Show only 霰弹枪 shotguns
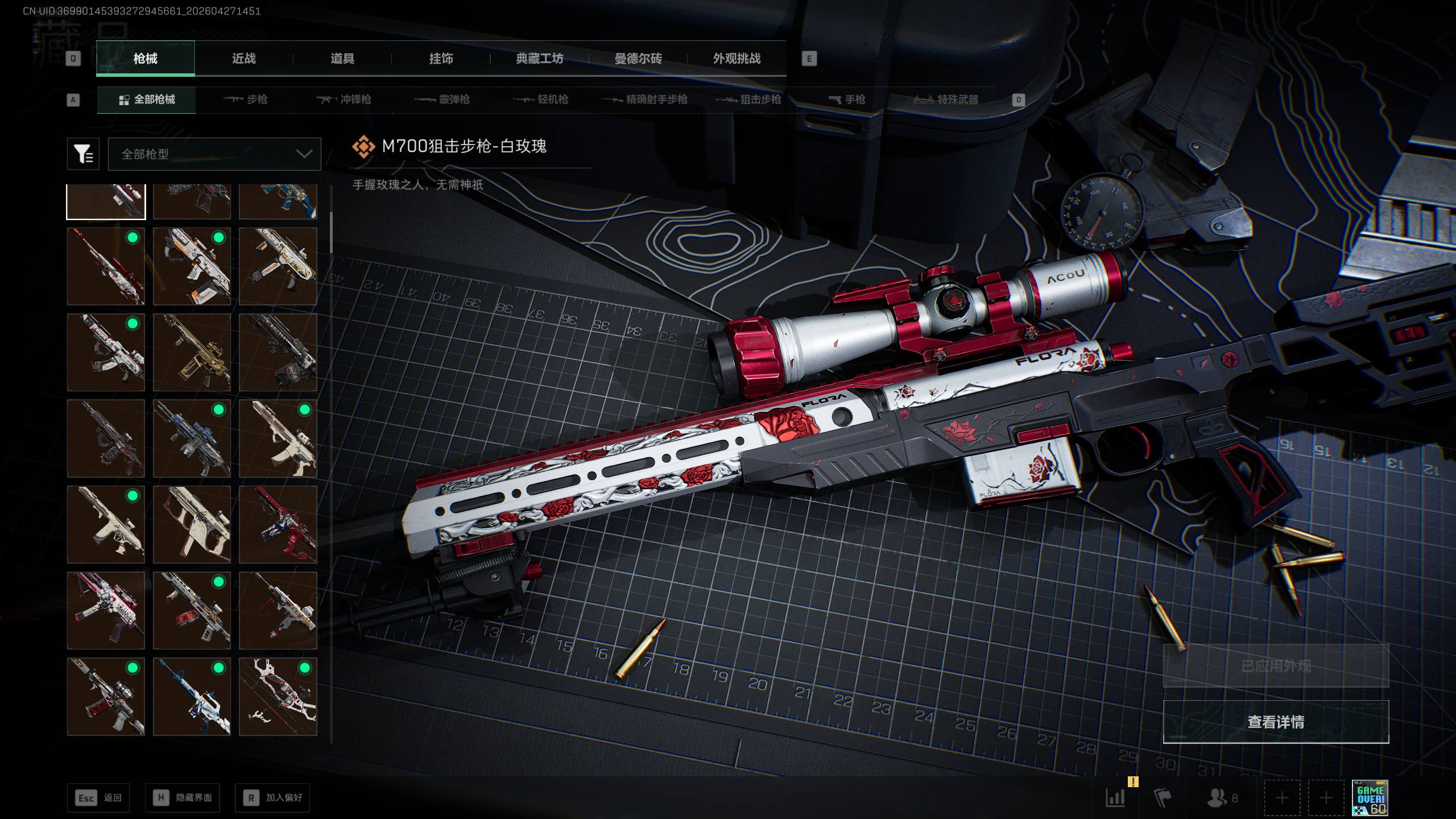1456x819 pixels. 442,100
